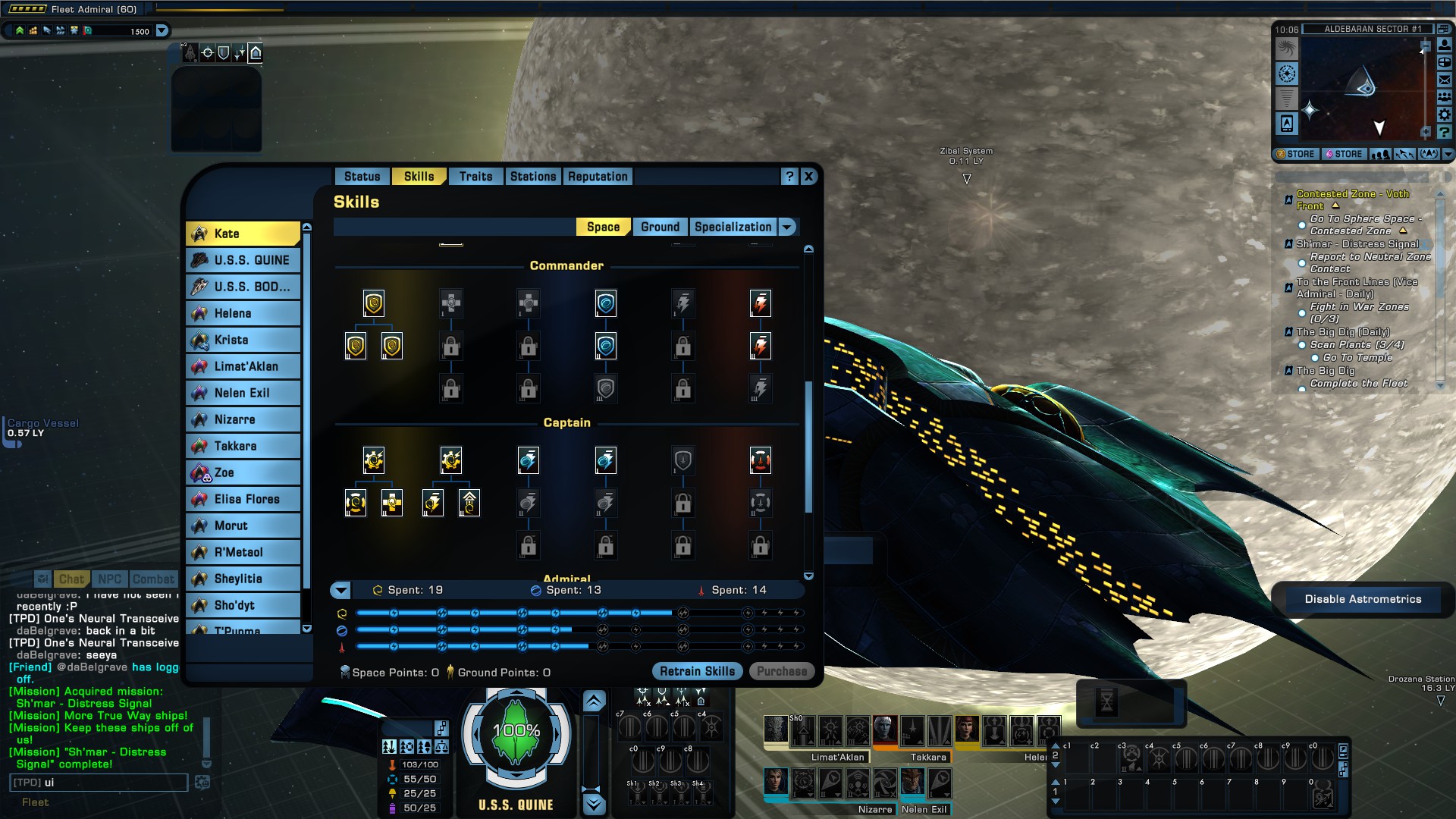Show the Stations tab
The width and height of the screenshot is (1456, 819).
[532, 177]
